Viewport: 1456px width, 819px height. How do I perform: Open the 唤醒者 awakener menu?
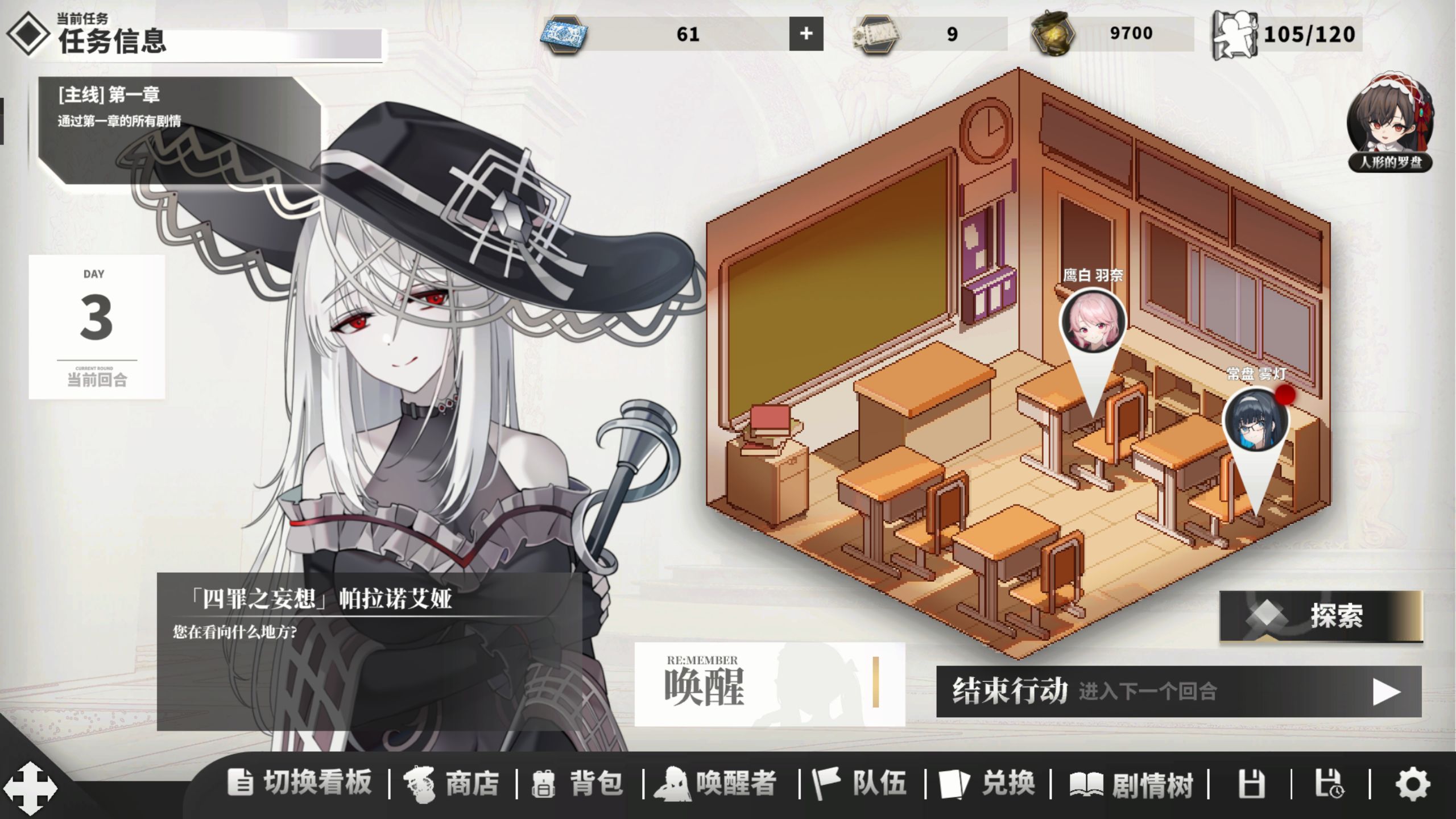[716, 783]
